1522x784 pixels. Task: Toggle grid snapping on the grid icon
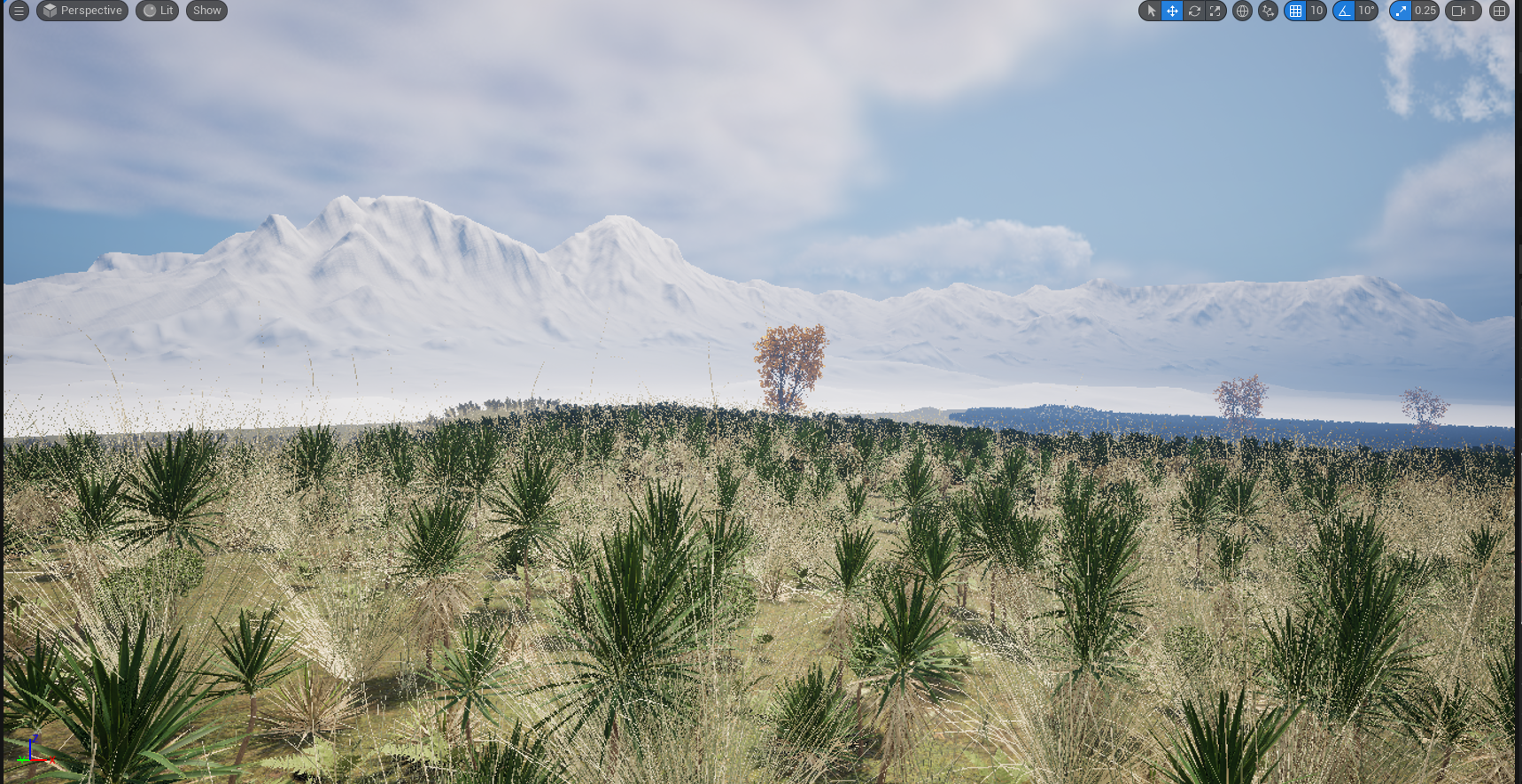[1295, 11]
